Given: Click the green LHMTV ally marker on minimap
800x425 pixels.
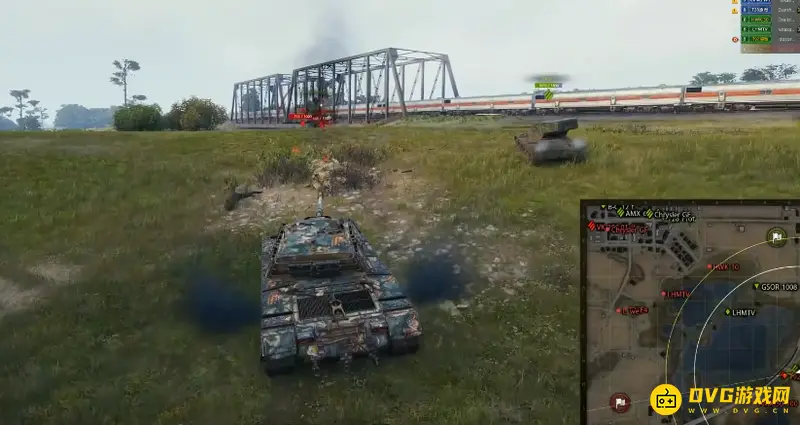Looking at the screenshot, I should click(729, 312).
